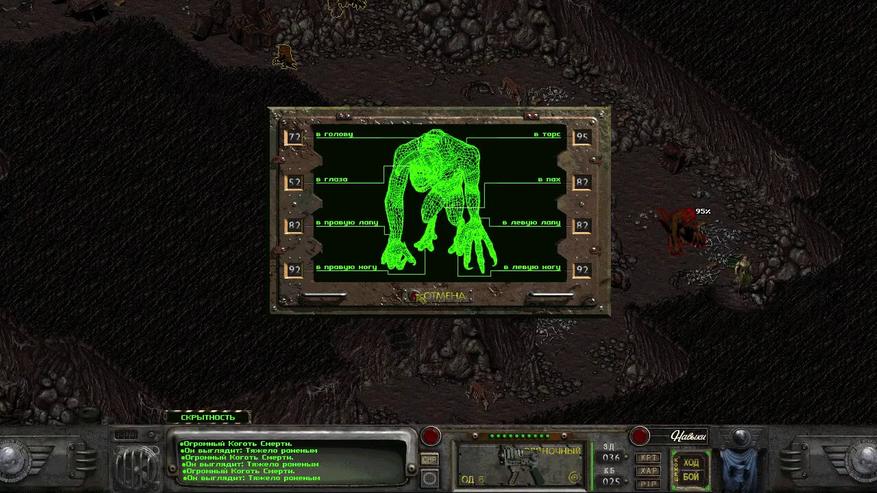Viewport: 877px width, 493px height.
Task: Open inventory with the red button left of weapon
Action: pyautogui.click(x=430, y=437)
